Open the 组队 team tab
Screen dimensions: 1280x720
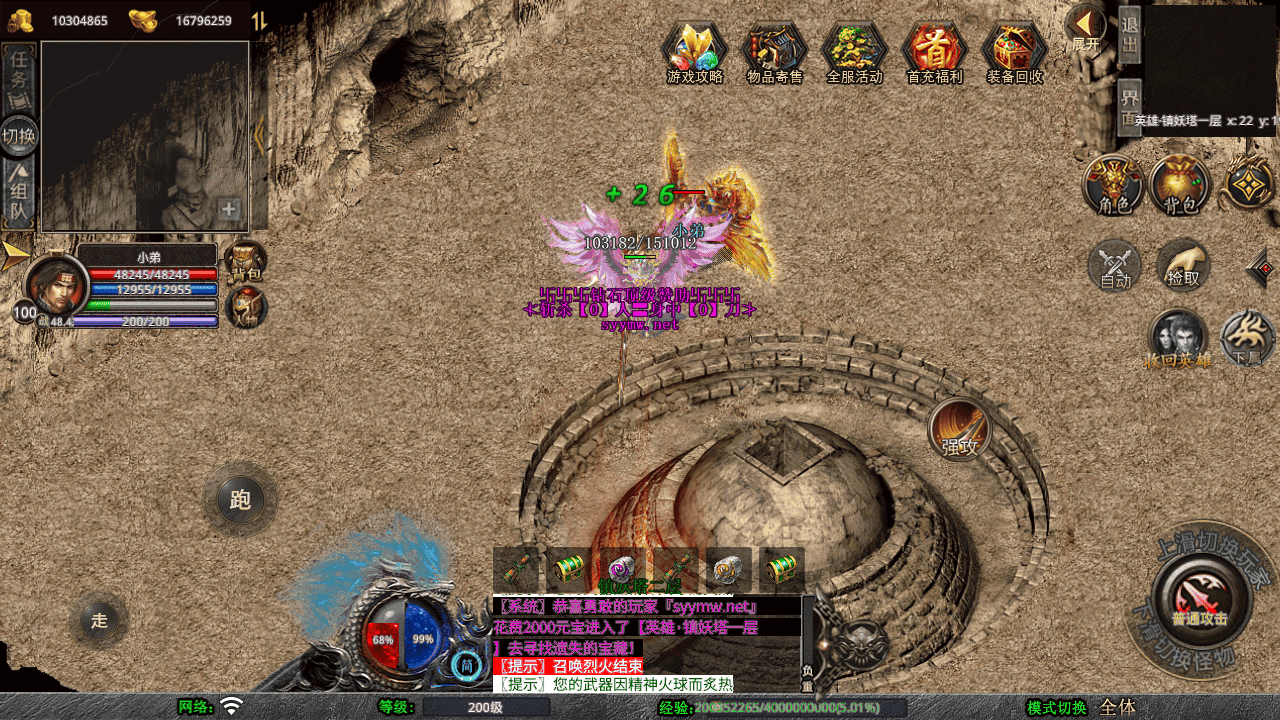point(19,195)
